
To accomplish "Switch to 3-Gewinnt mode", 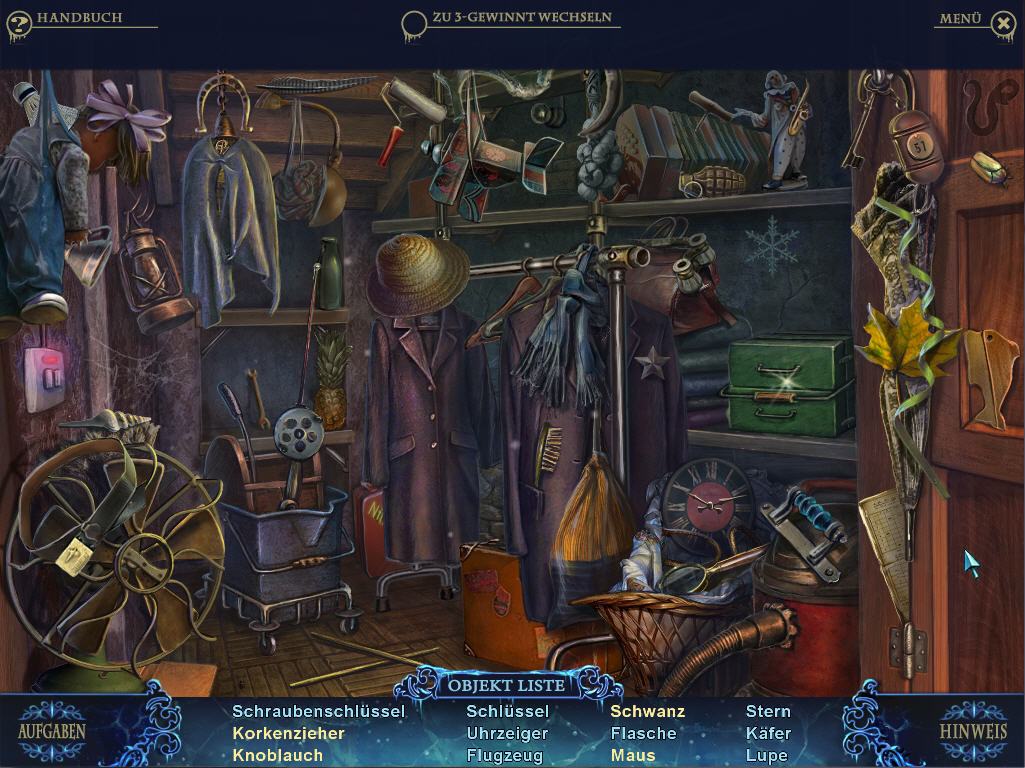I will (x=520, y=18).
